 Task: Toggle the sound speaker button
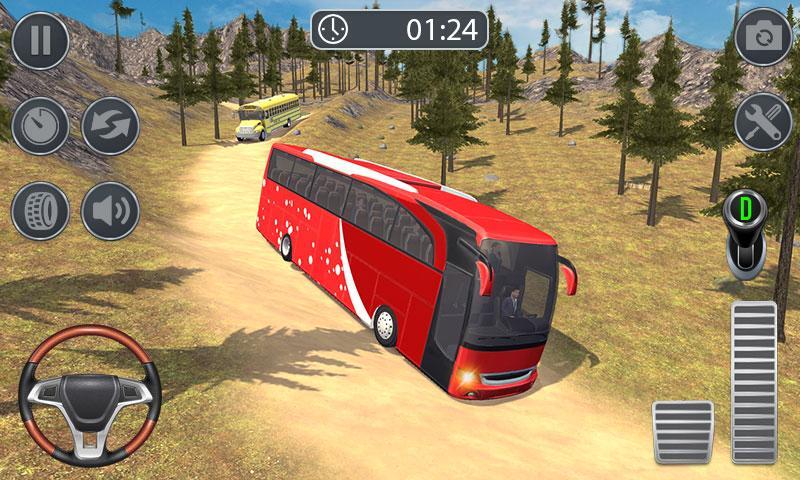pyautogui.click(x=110, y=211)
